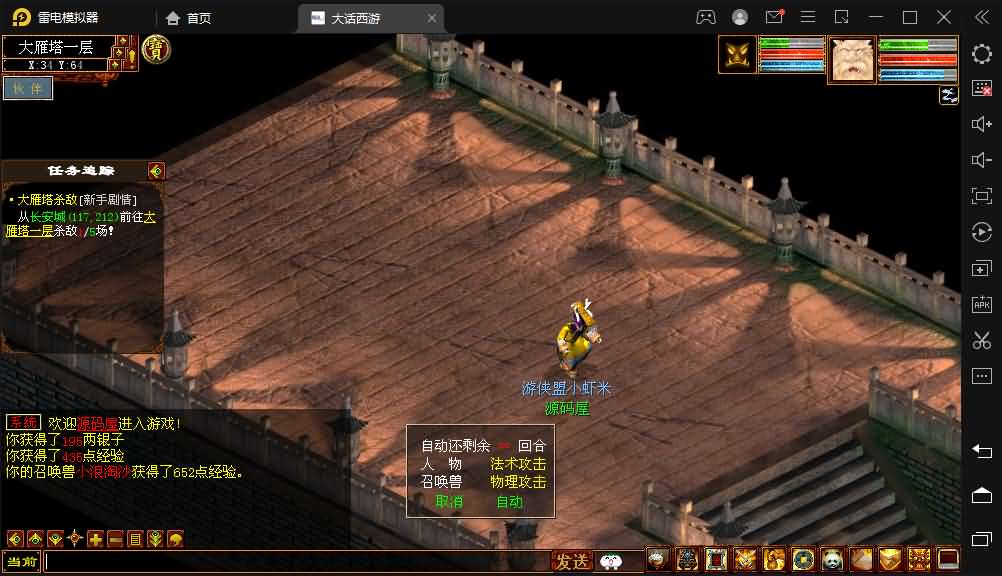Click the yellow plus chat control button
The height and width of the screenshot is (576, 1002).
coord(95,538)
